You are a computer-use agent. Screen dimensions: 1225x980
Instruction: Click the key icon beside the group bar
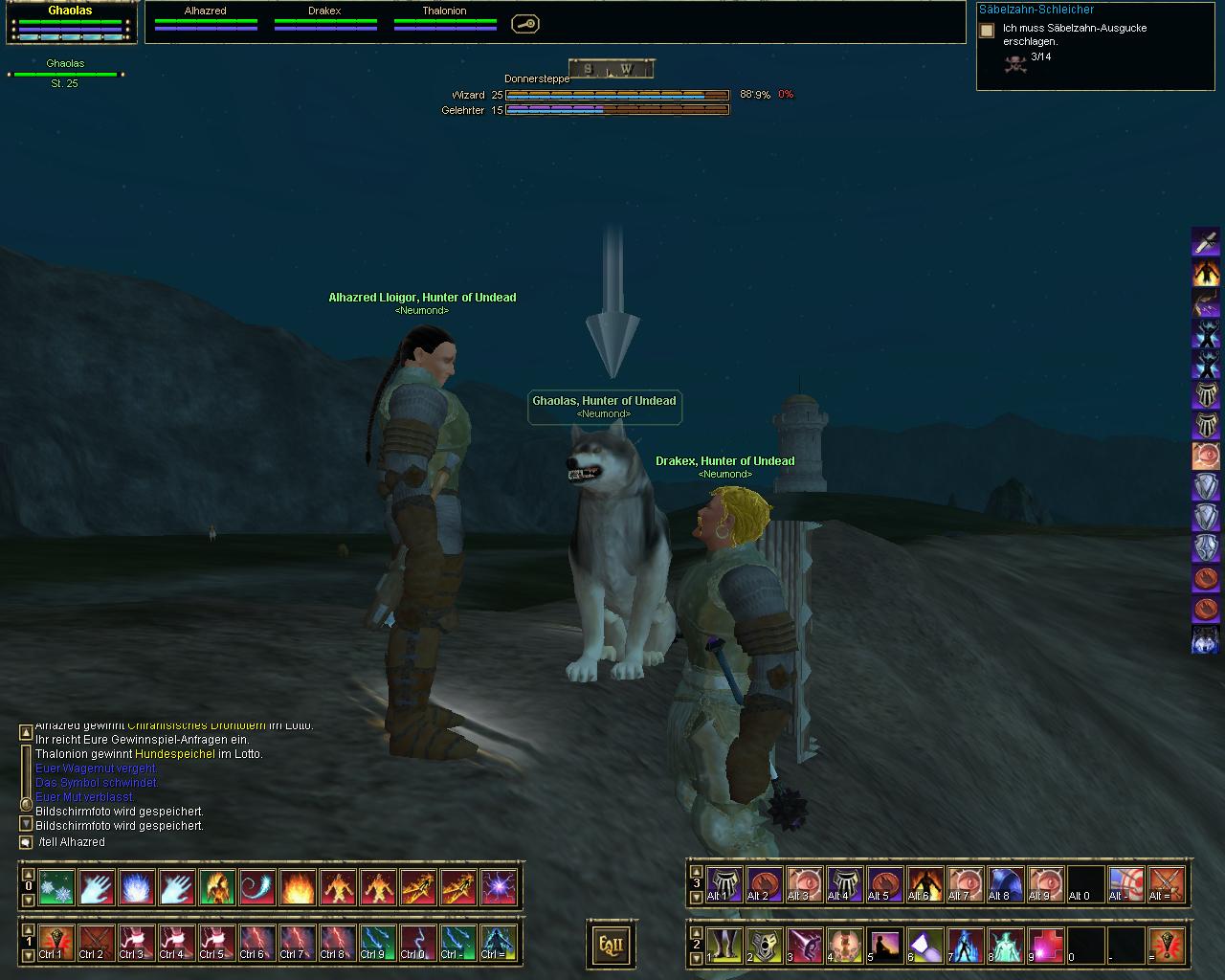click(524, 24)
